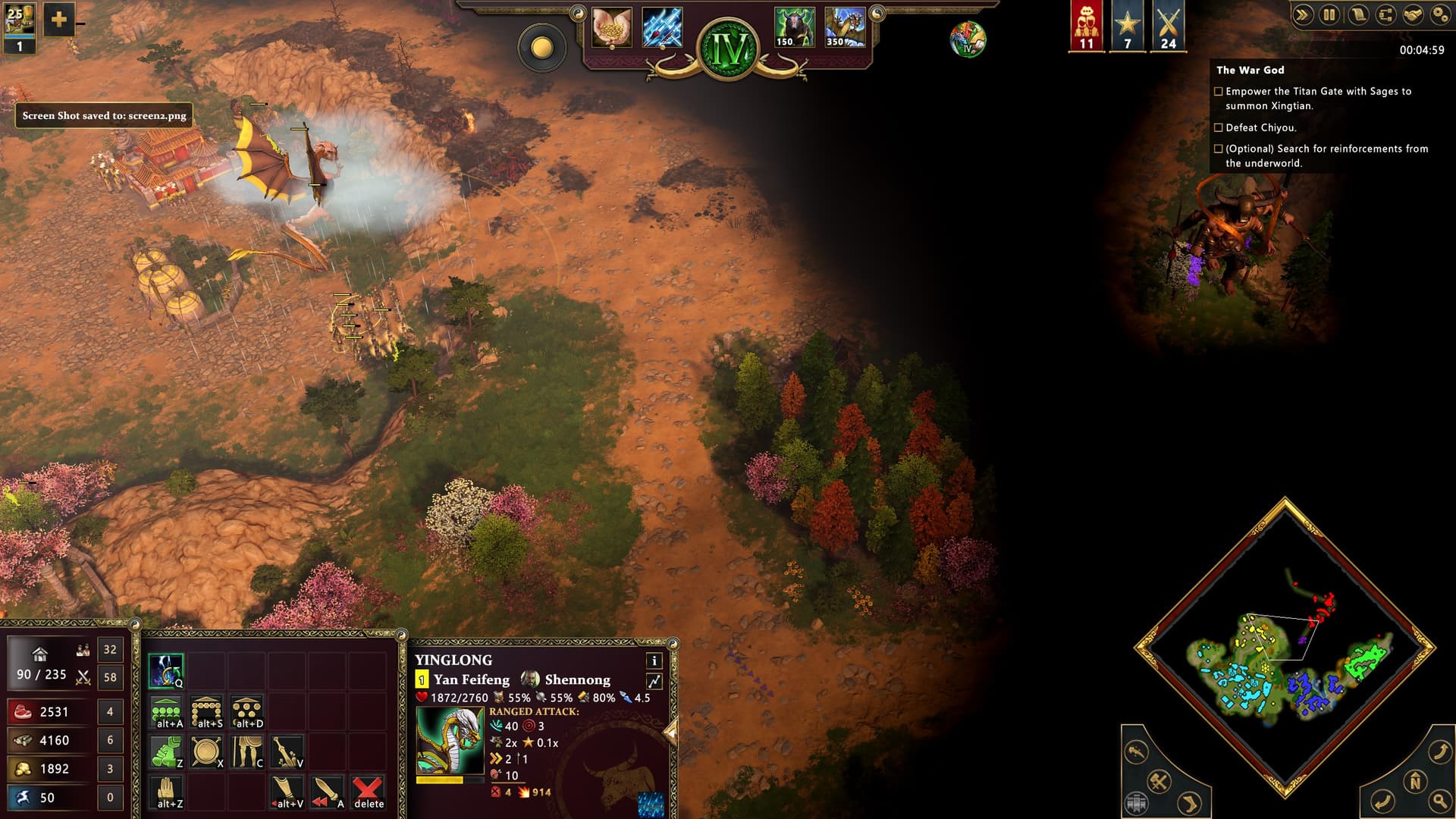1456x819 pixels.
Task: Cast the lightning storm god power
Action: [662, 29]
